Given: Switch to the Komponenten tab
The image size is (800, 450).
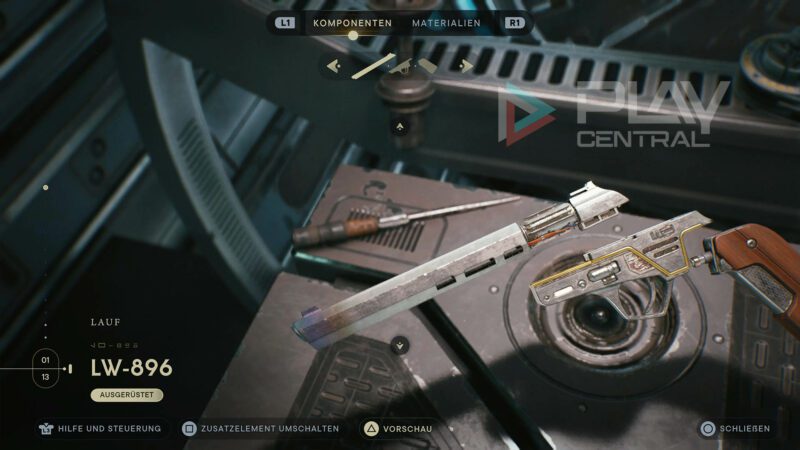Looking at the screenshot, I should tap(352, 23).
